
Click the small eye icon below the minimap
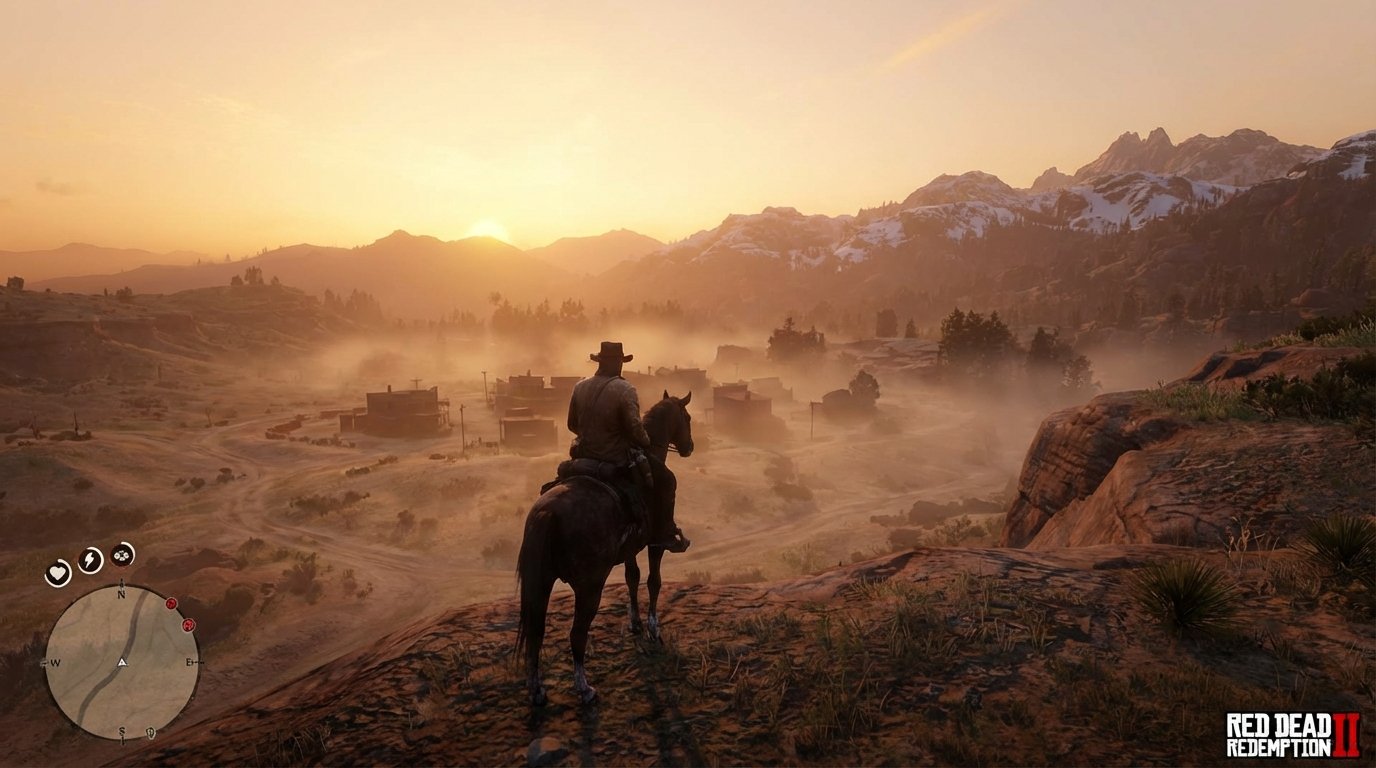[x=150, y=732]
